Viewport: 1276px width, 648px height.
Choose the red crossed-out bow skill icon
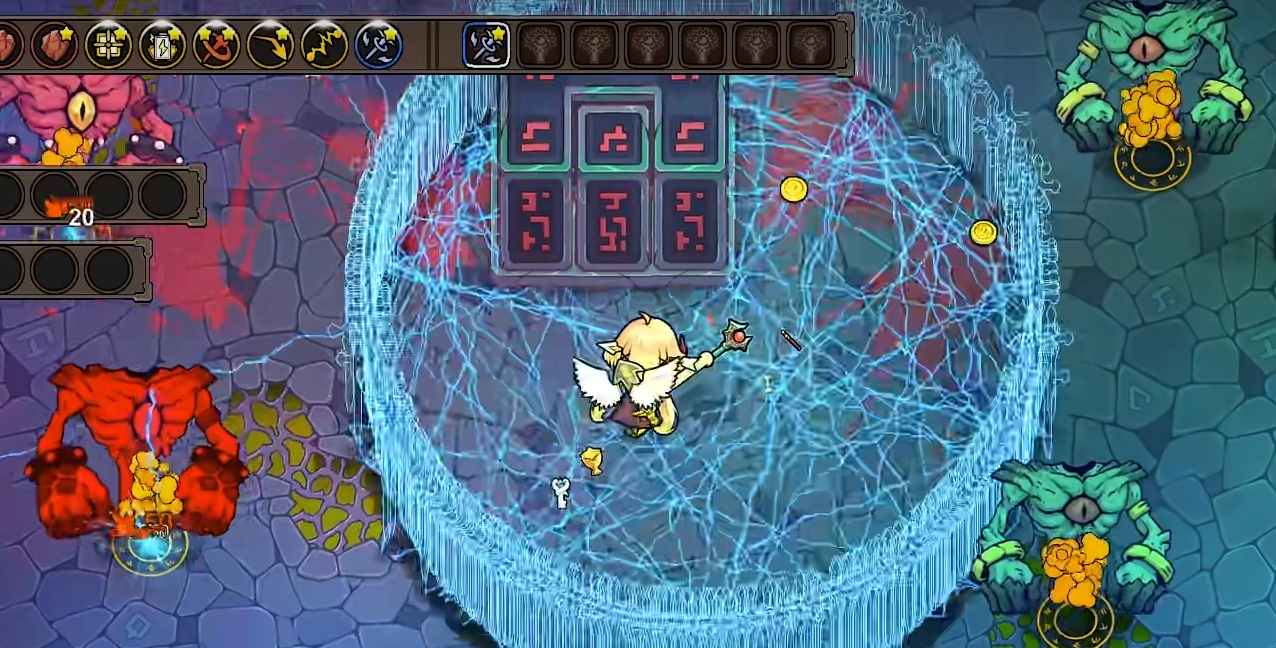click(x=216, y=45)
